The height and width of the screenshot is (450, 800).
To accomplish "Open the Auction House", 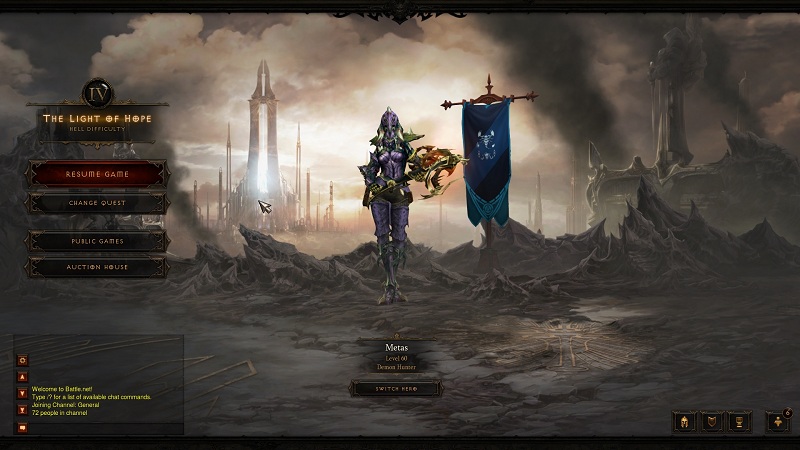I will pos(97,268).
